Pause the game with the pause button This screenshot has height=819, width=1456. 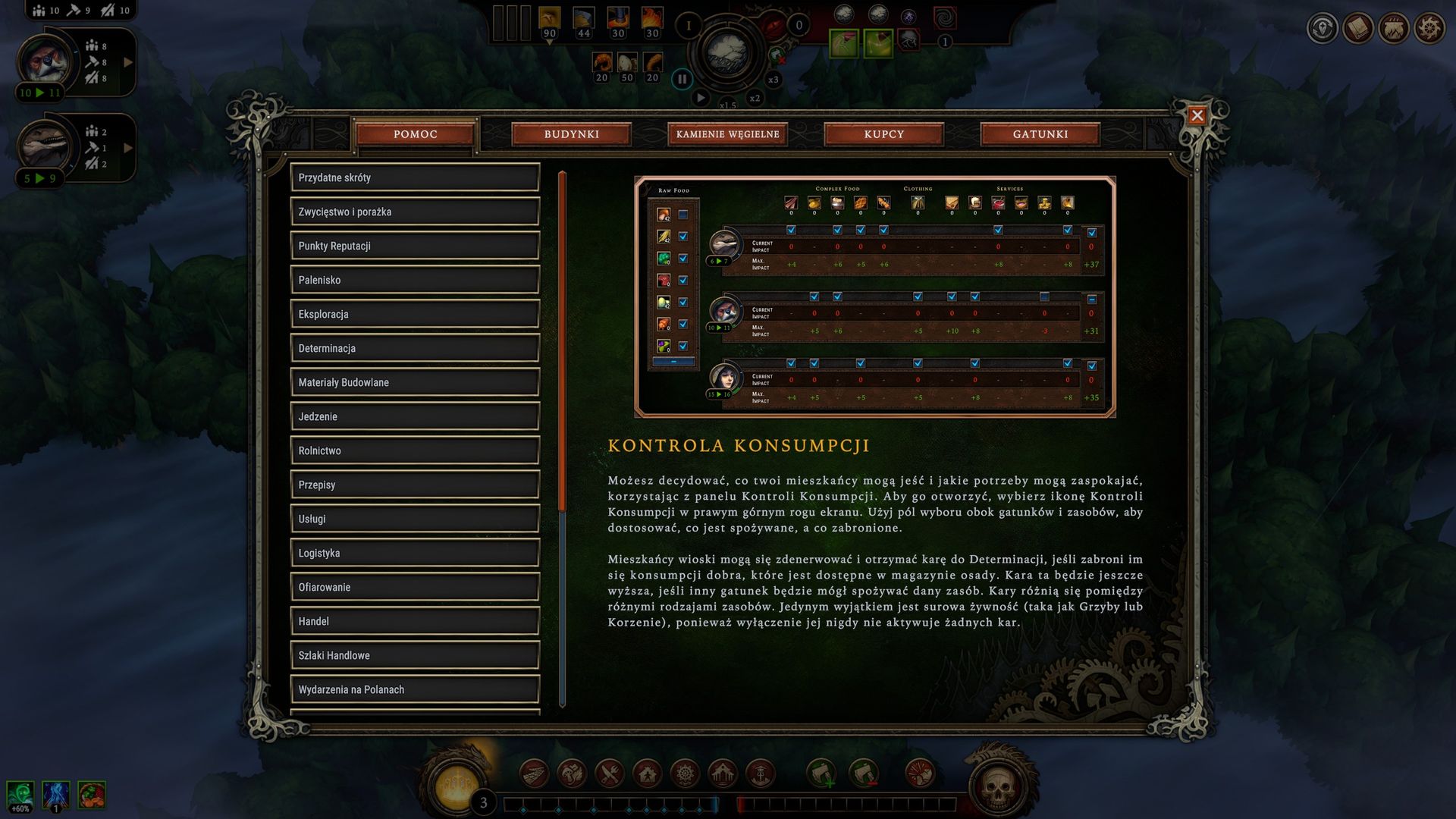682,79
